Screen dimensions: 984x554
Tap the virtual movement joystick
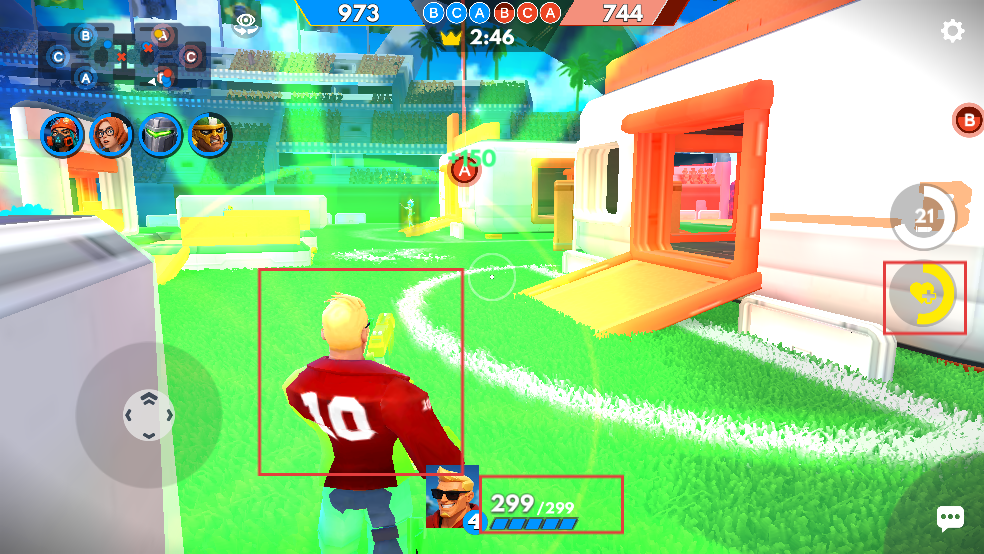148,414
